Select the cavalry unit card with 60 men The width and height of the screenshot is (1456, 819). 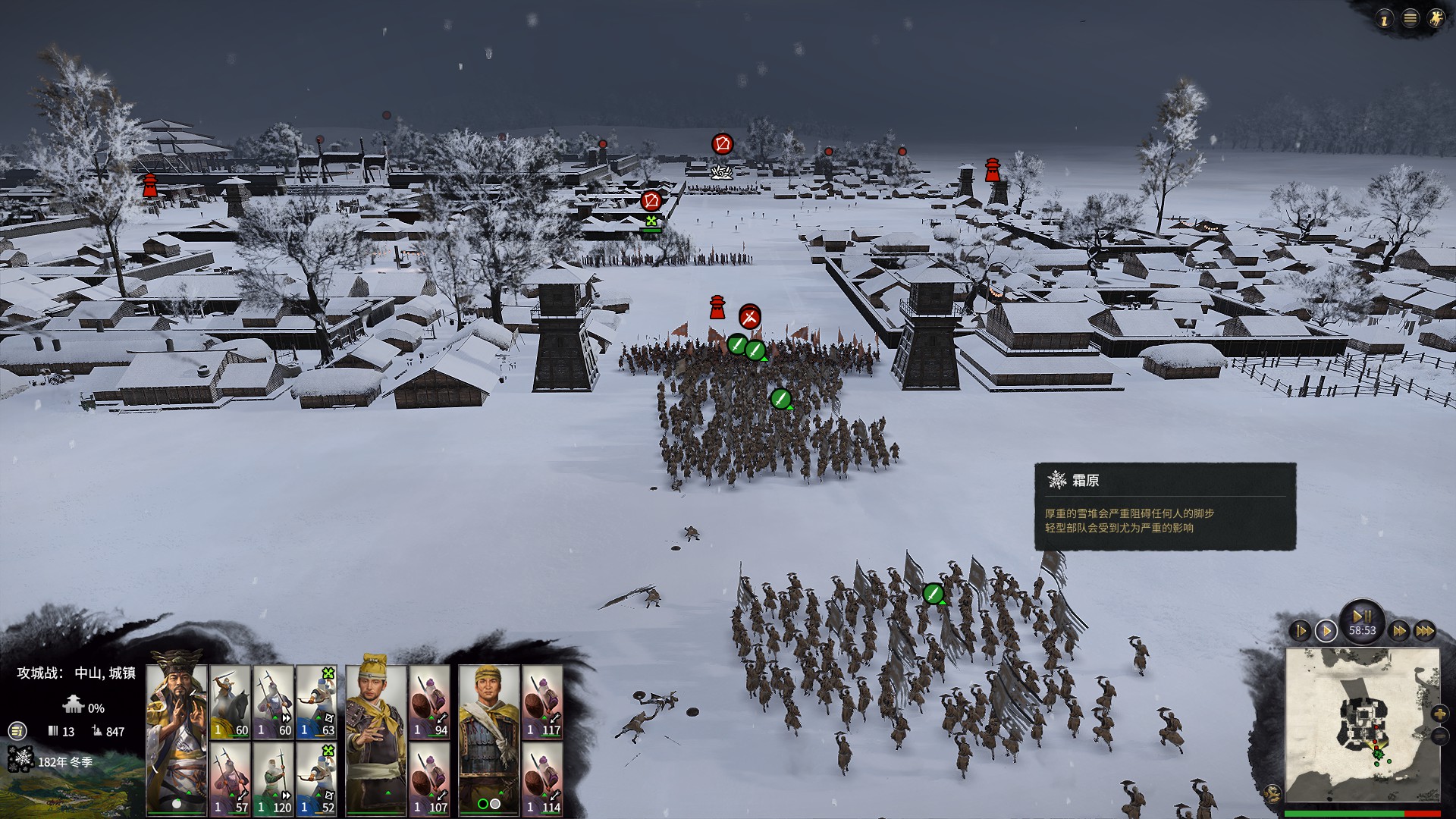pyautogui.click(x=230, y=701)
